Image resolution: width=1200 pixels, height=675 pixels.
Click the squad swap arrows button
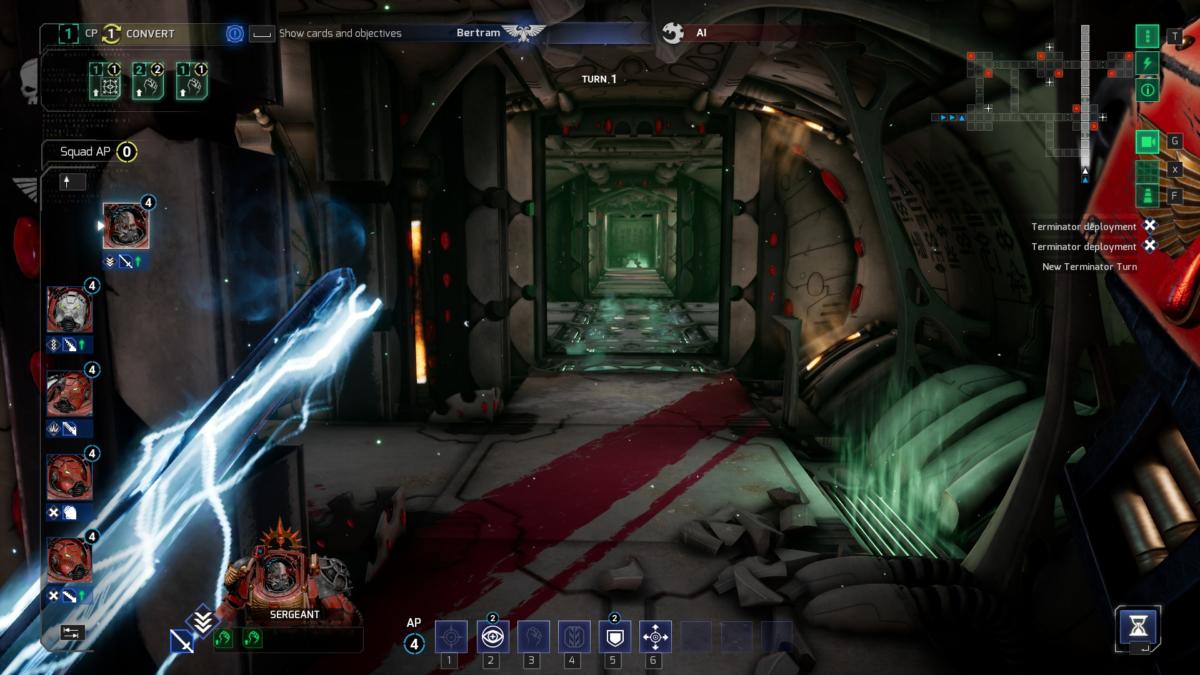pos(72,632)
